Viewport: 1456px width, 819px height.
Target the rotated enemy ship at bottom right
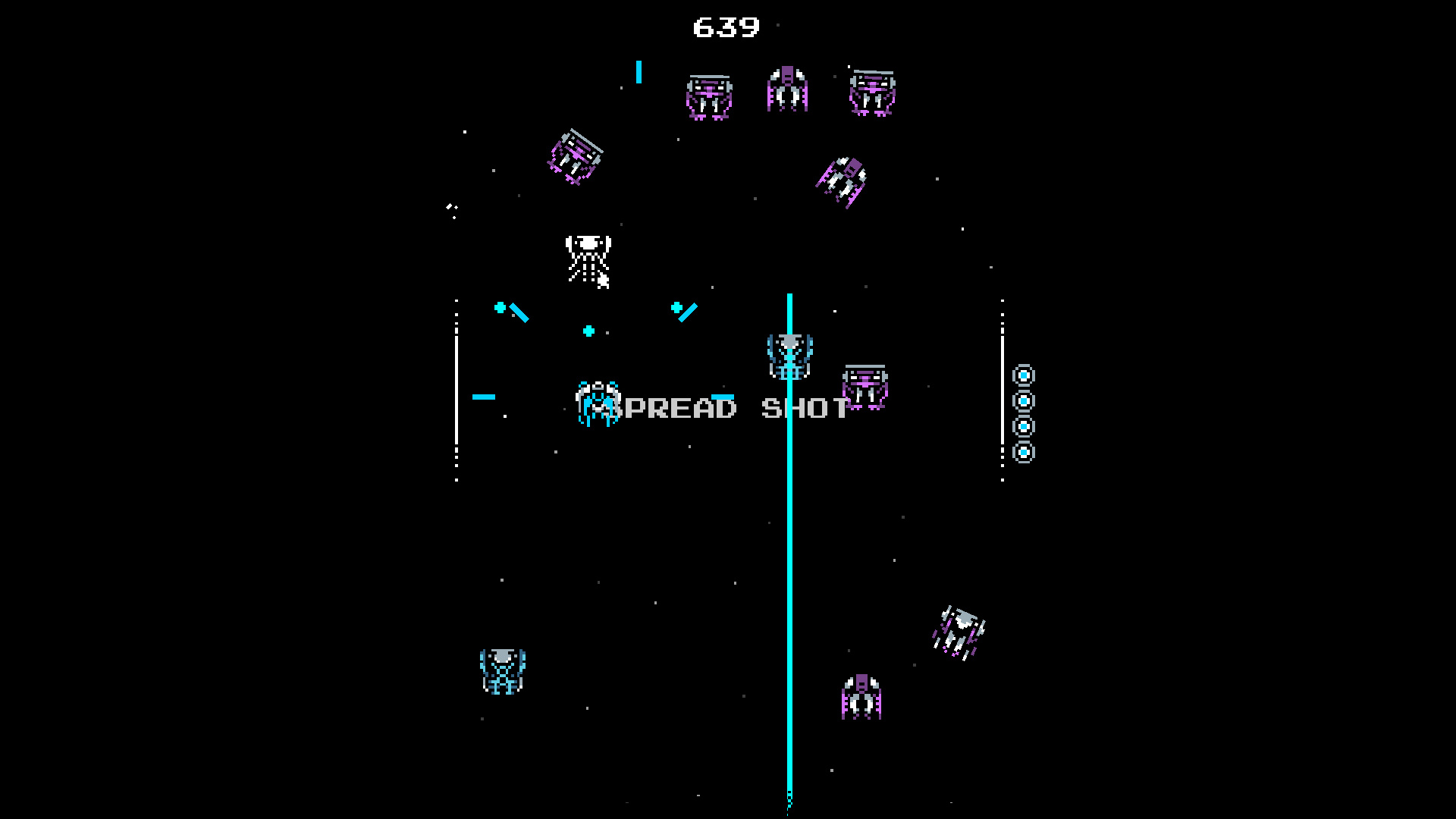(959, 633)
